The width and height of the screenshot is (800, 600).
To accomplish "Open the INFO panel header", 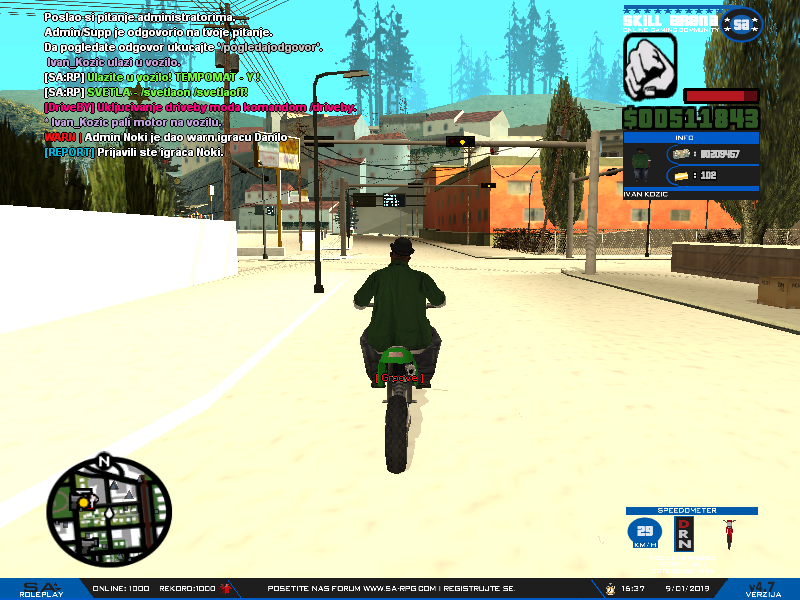I will pos(690,137).
